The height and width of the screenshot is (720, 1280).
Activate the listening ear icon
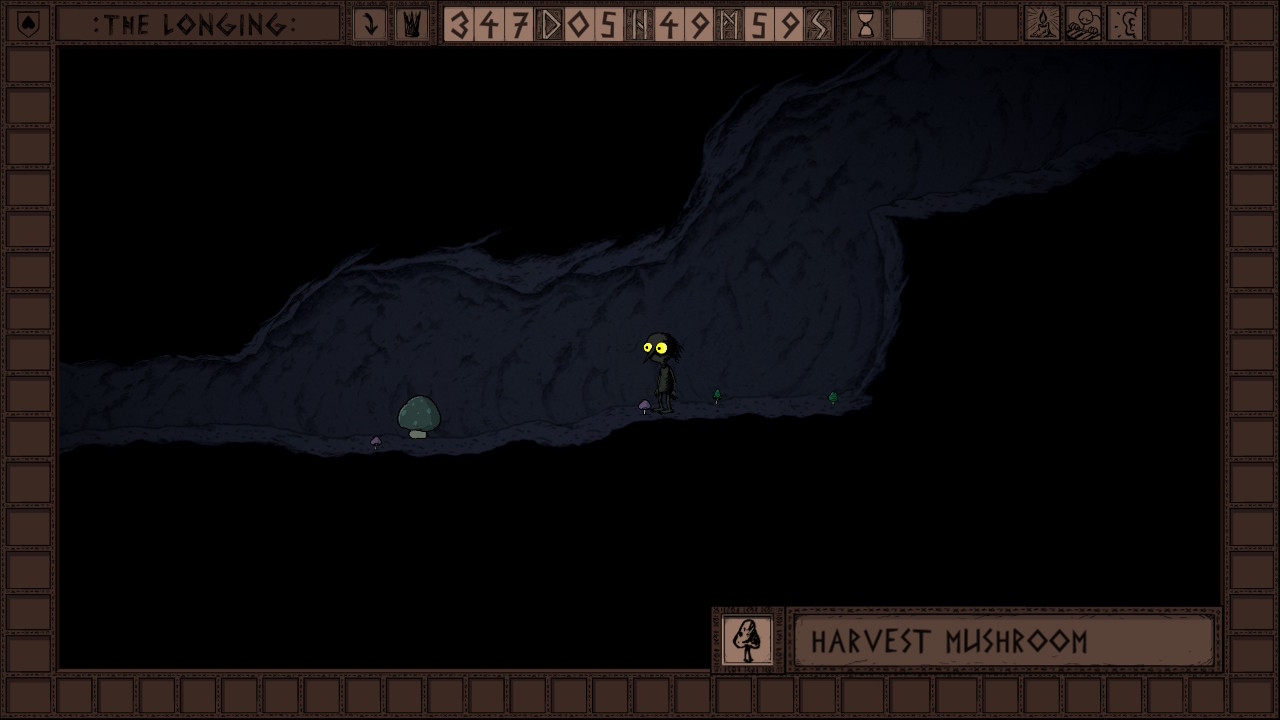1126,24
